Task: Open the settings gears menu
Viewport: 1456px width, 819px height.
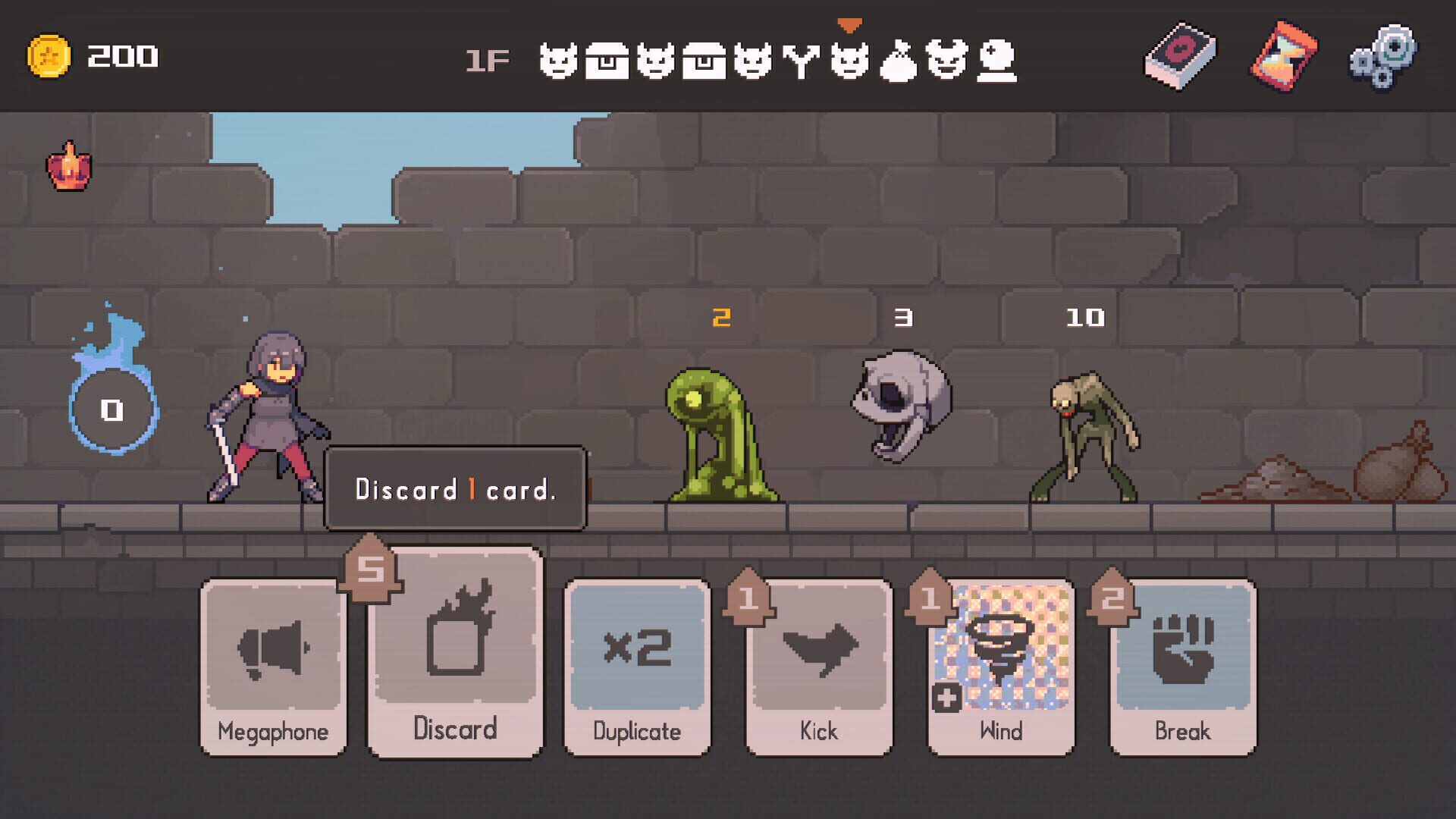Action: (x=1385, y=57)
